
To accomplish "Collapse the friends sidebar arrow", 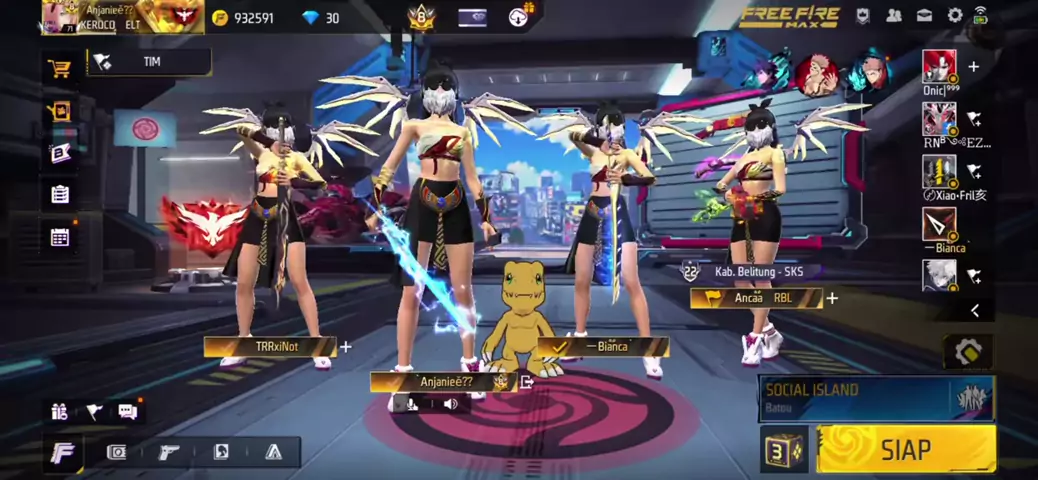I will [x=975, y=311].
